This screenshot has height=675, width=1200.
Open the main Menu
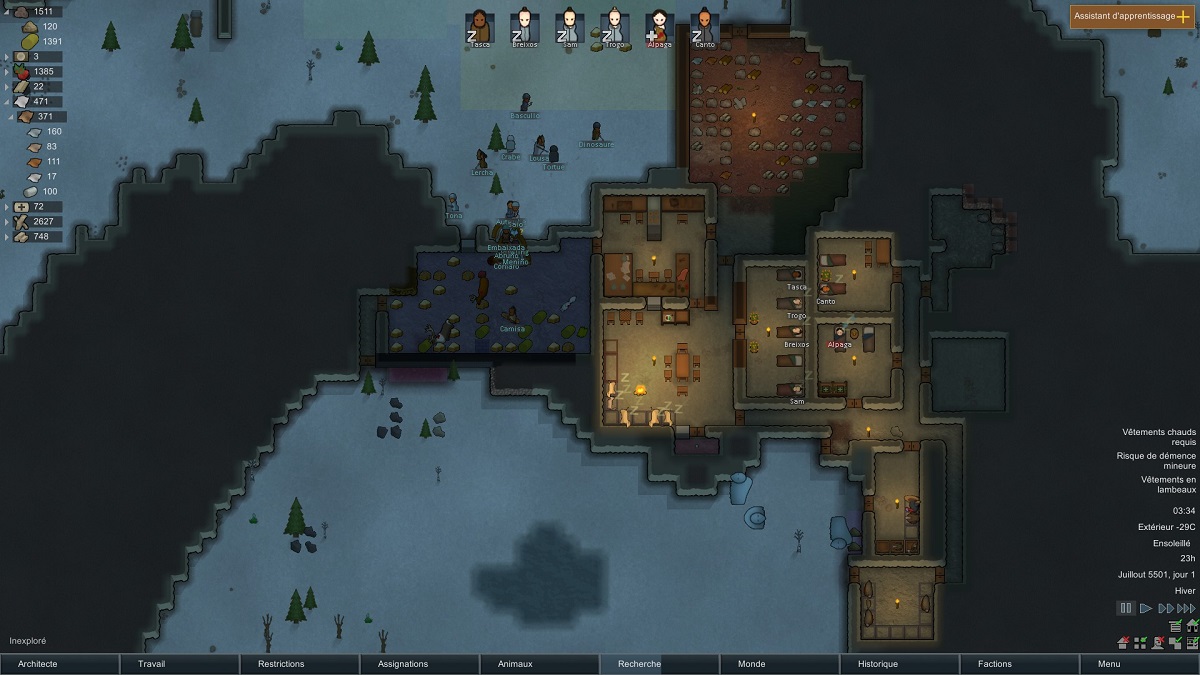click(x=1140, y=664)
